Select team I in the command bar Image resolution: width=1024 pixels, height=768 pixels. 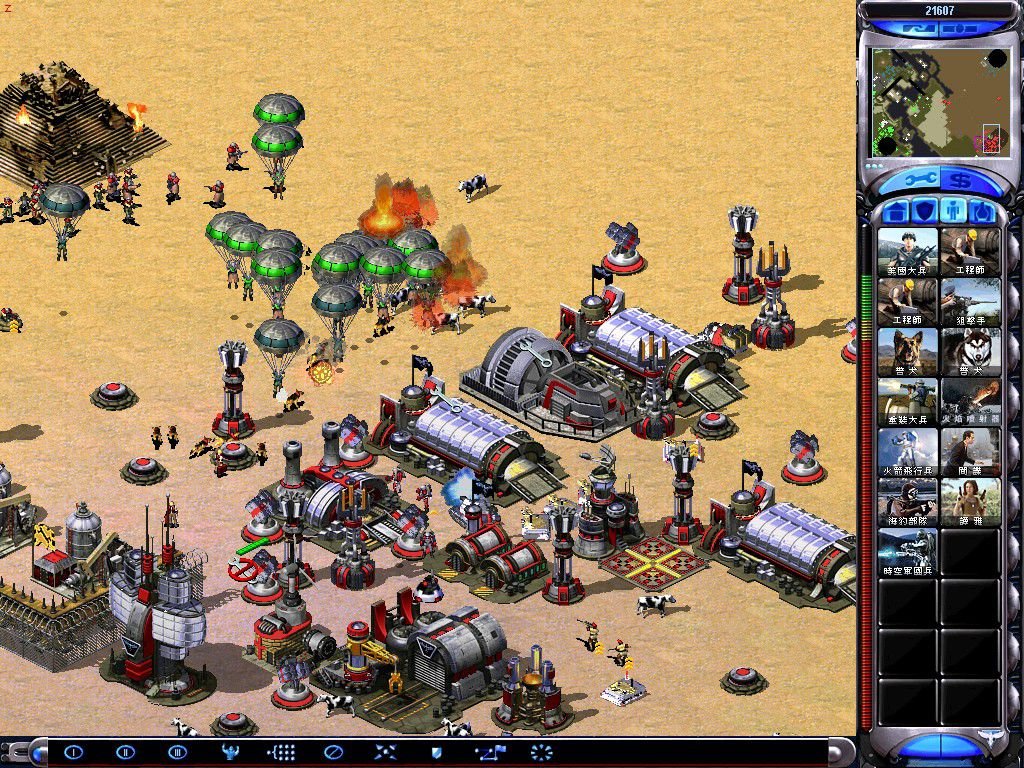click(x=74, y=752)
